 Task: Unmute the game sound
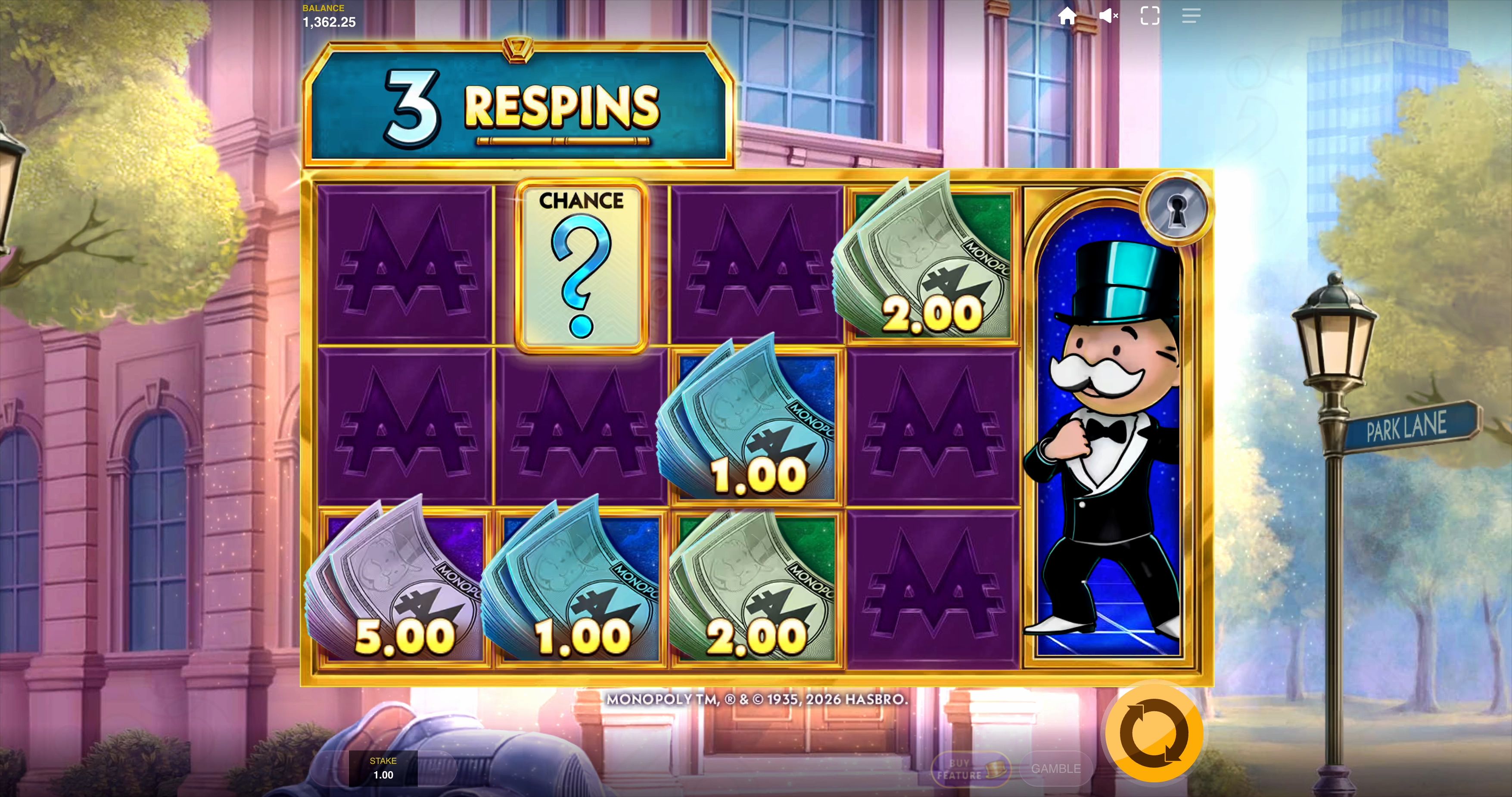pos(1109,16)
